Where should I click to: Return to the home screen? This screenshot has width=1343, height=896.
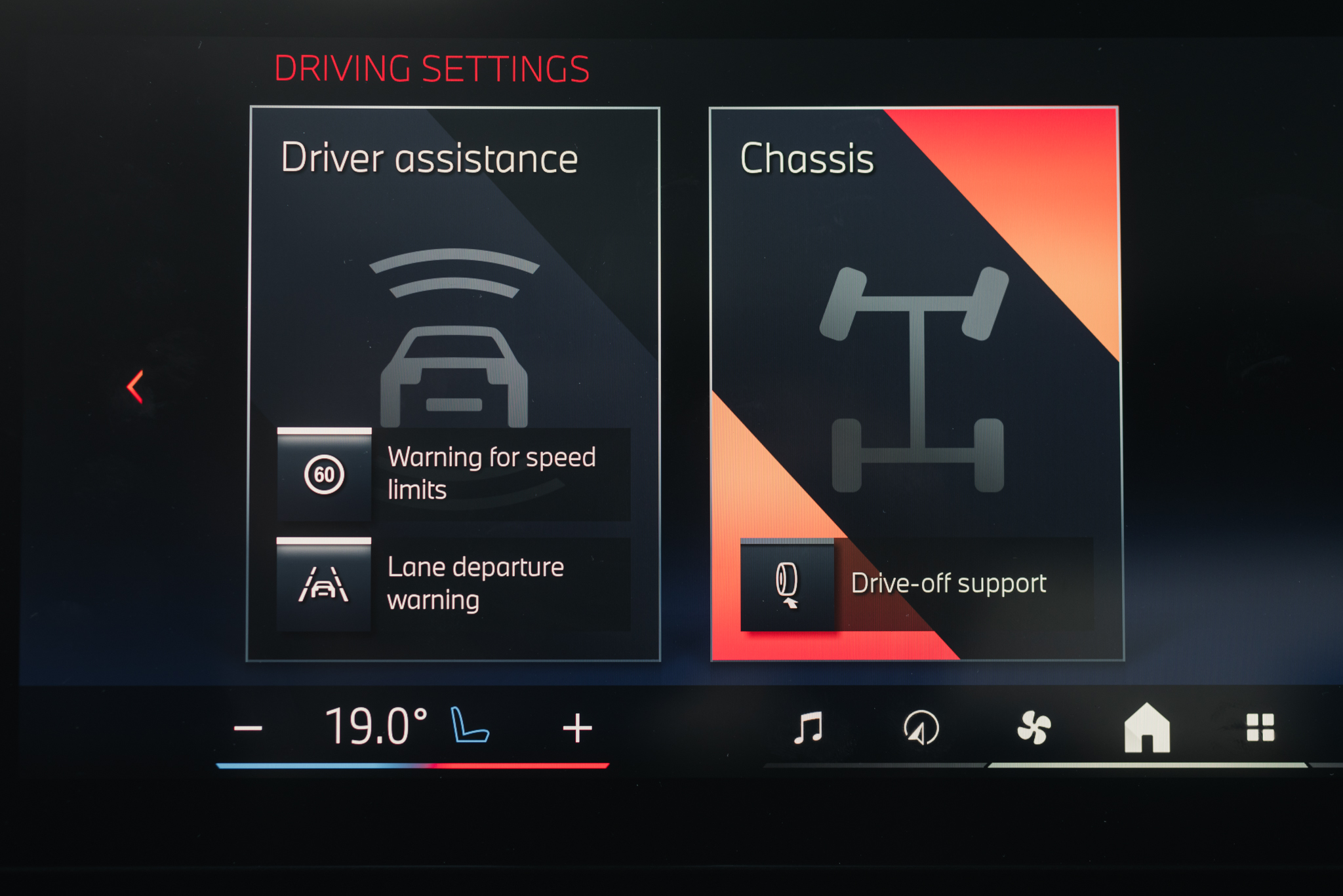[x=1147, y=728]
